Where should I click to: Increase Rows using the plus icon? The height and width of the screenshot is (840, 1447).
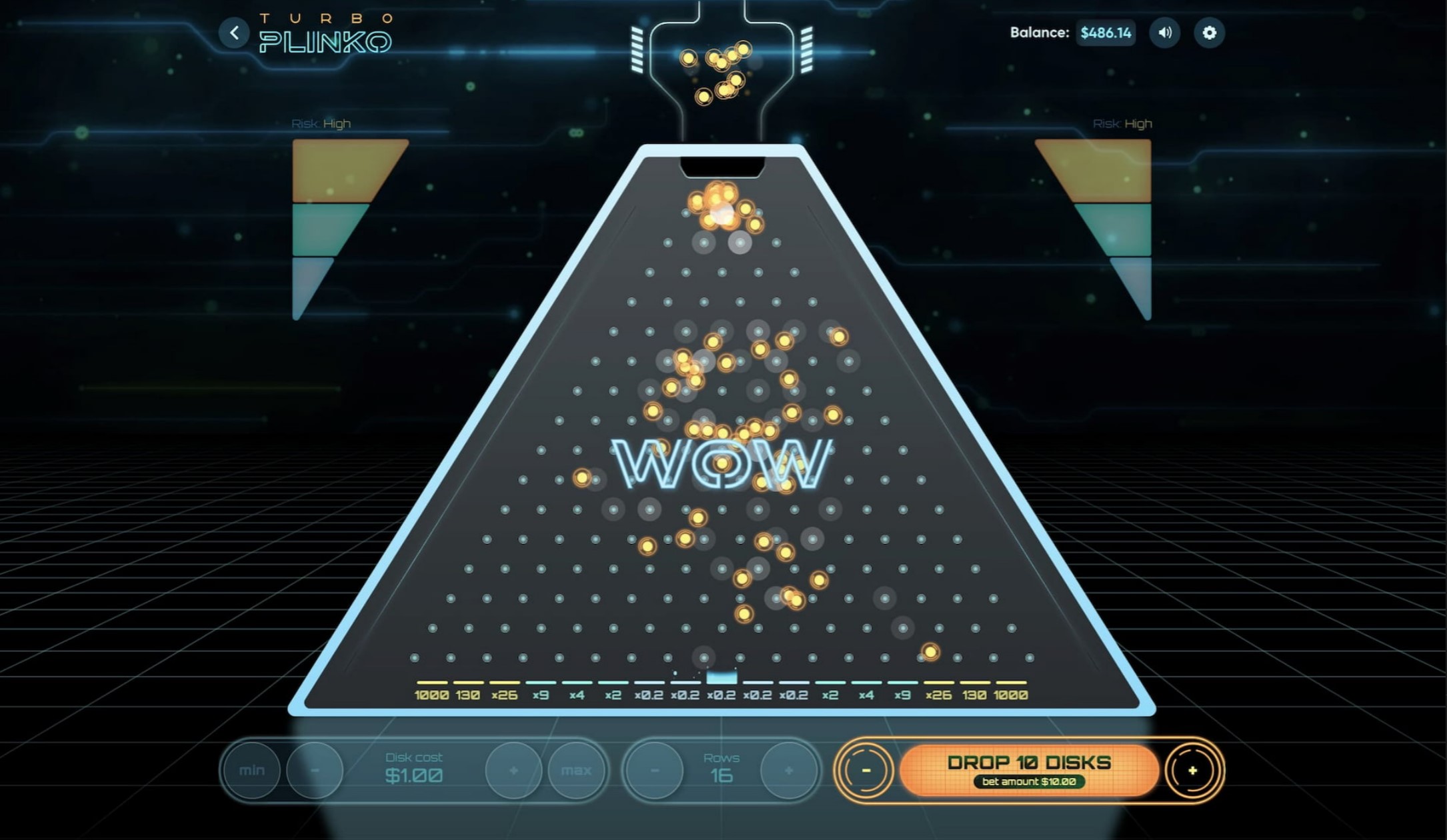(x=790, y=770)
